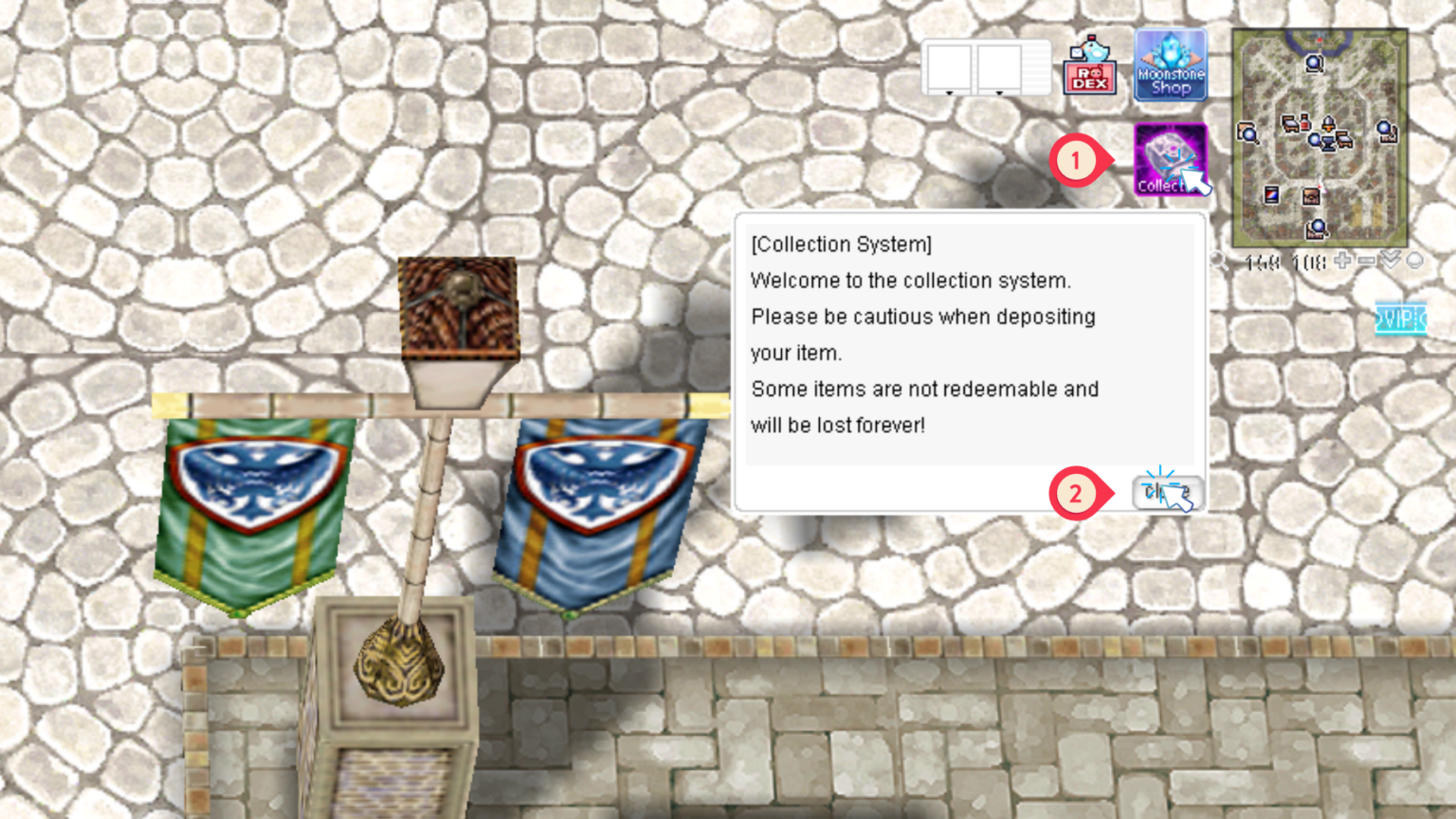Click the potion shop marker on the minimap

click(x=1304, y=123)
